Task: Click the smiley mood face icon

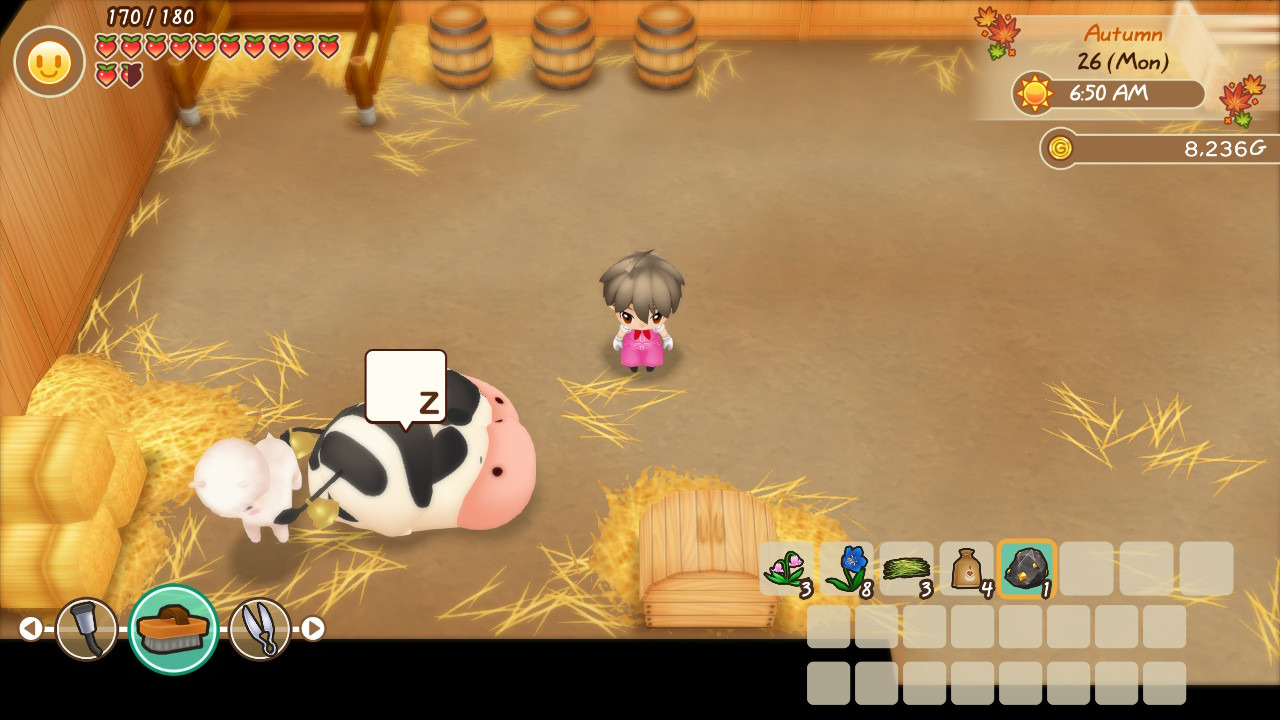Action: click(x=49, y=62)
